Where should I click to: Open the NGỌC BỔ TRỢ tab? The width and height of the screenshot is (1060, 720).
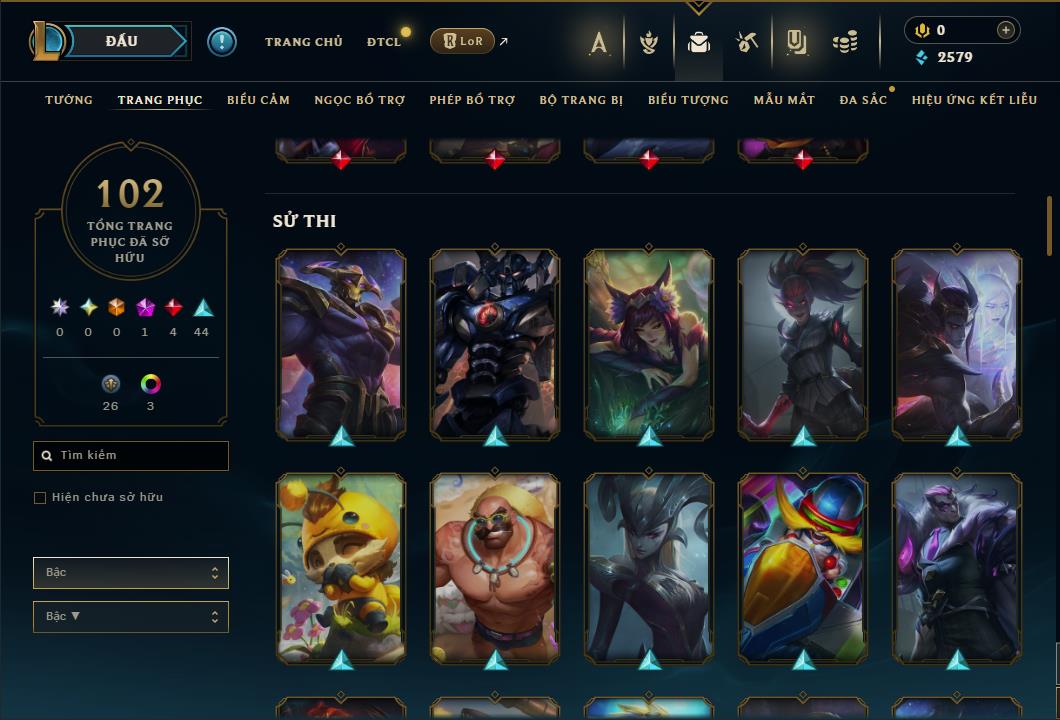point(359,100)
